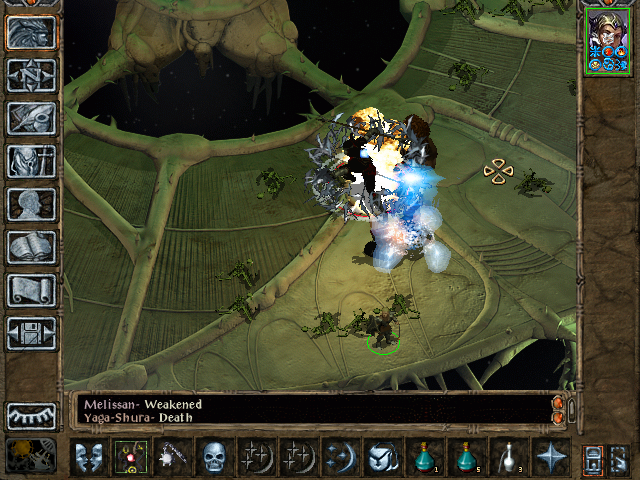Activate the four-pointed star special abilities button
Screen dimensions: 640x480
click(550, 457)
